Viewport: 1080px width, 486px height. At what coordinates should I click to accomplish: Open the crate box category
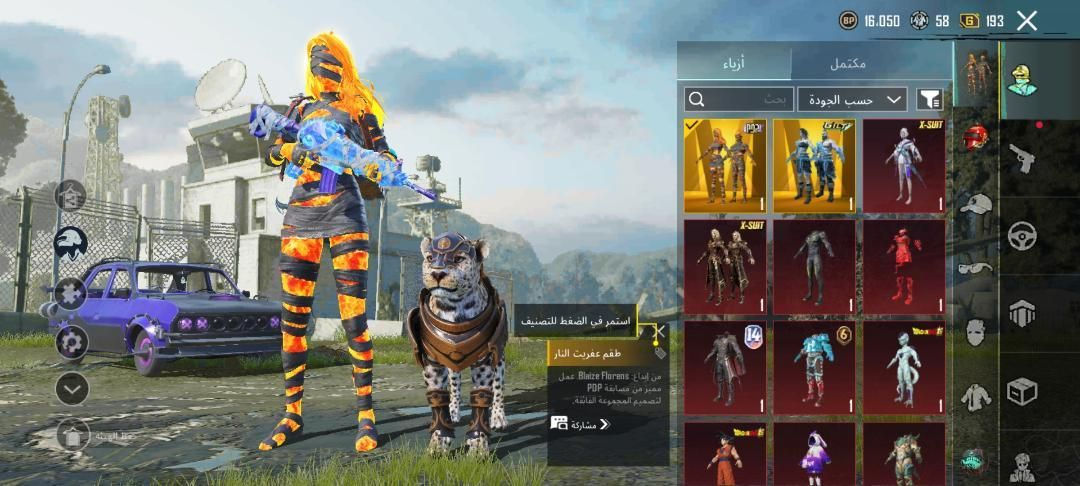click(x=1021, y=391)
